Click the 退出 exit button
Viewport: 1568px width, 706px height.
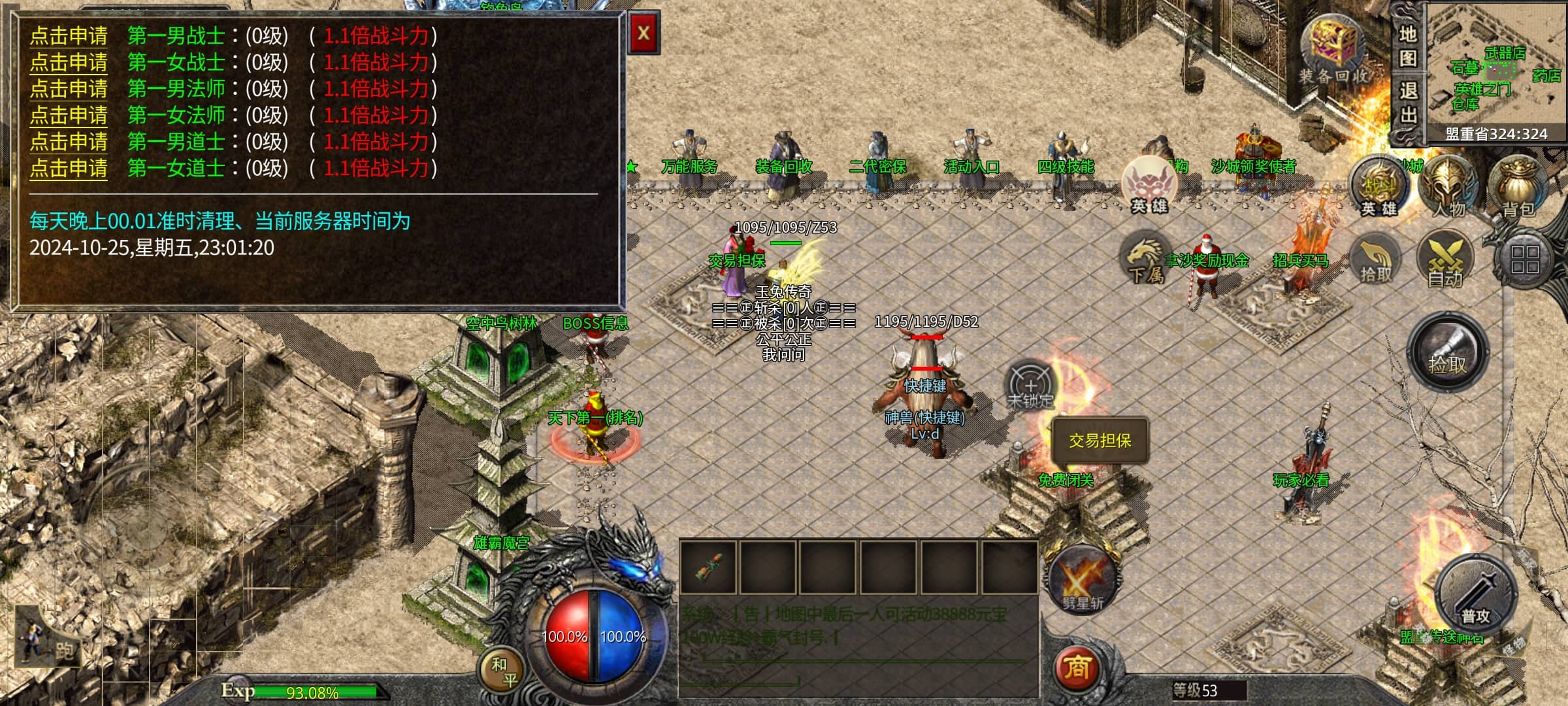tap(1408, 103)
